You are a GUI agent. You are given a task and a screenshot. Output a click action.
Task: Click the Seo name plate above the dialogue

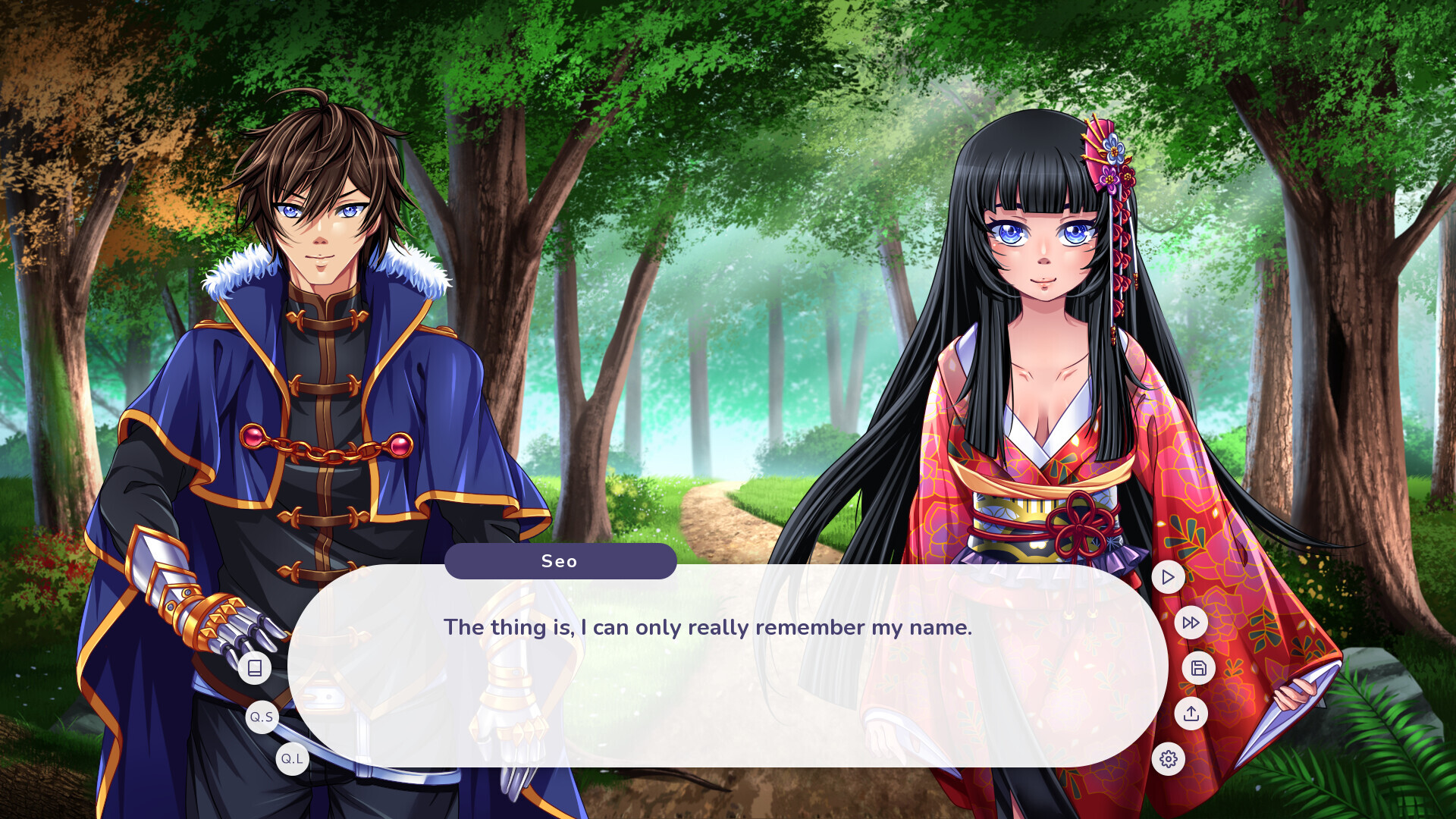[x=560, y=561]
